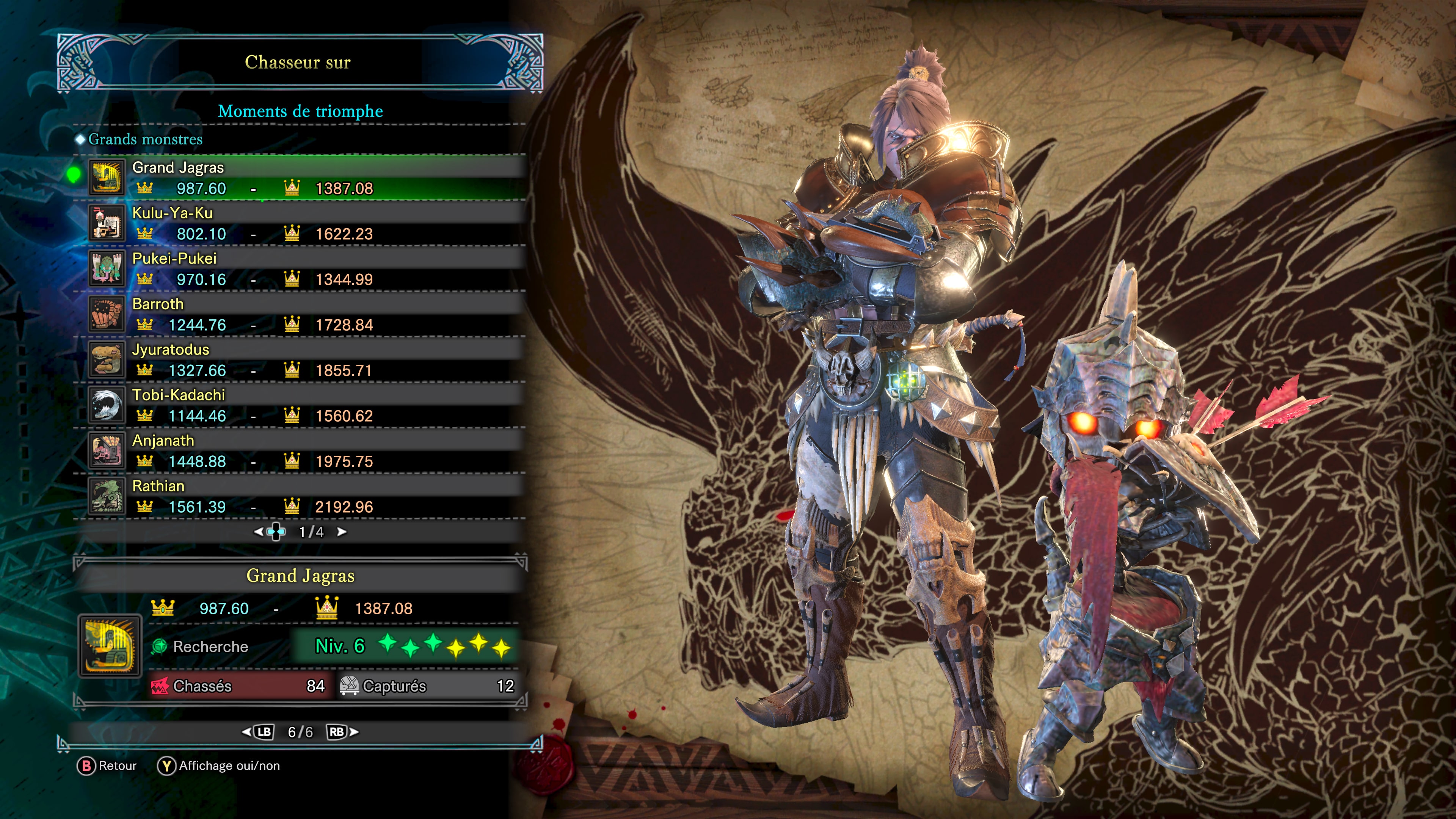This screenshot has height=819, width=1456.
Task: Pick Barroth from large monsters
Action: coord(305,314)
